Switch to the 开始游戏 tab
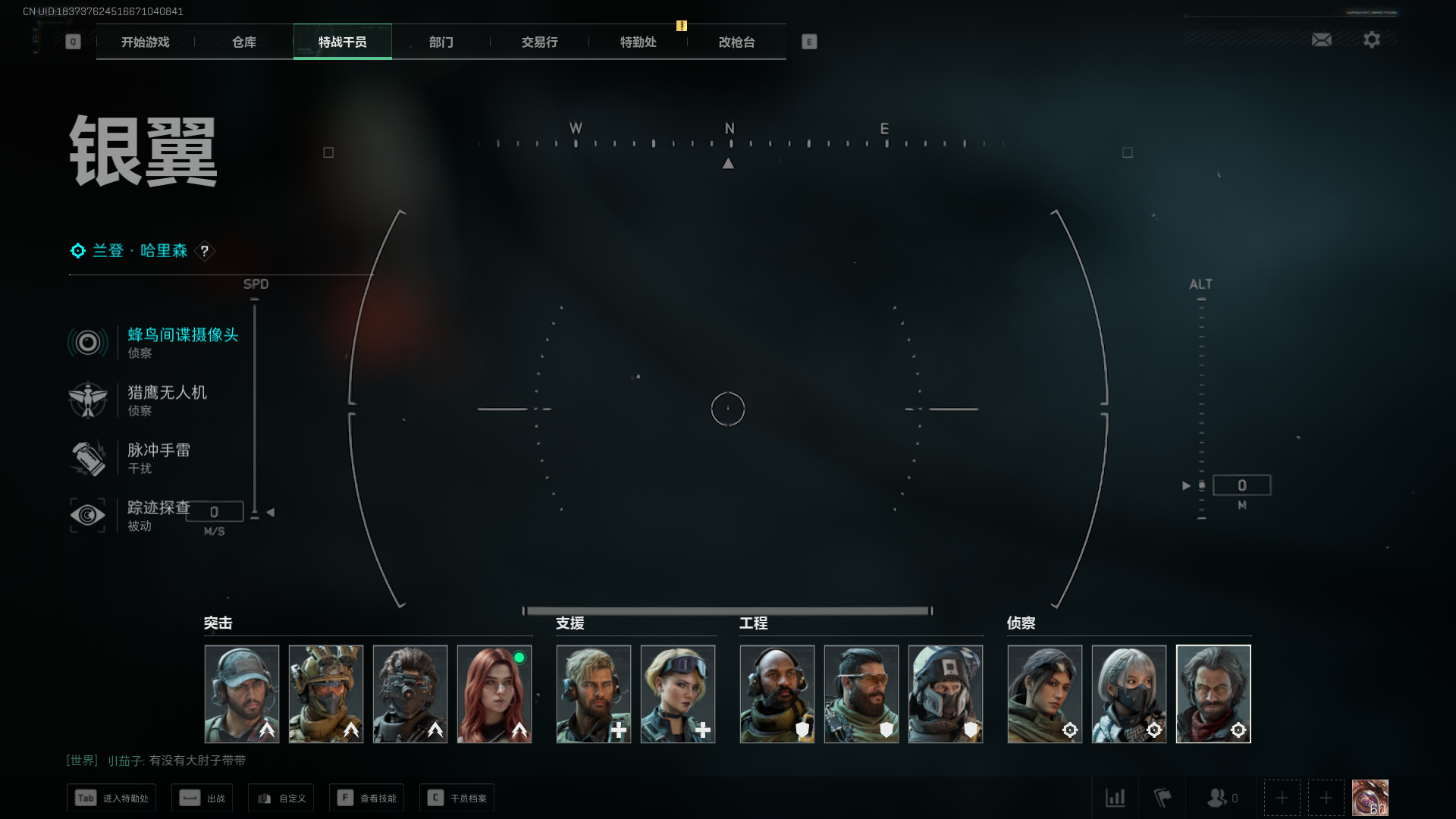1456x819 pixels. (x=146, y=42)
